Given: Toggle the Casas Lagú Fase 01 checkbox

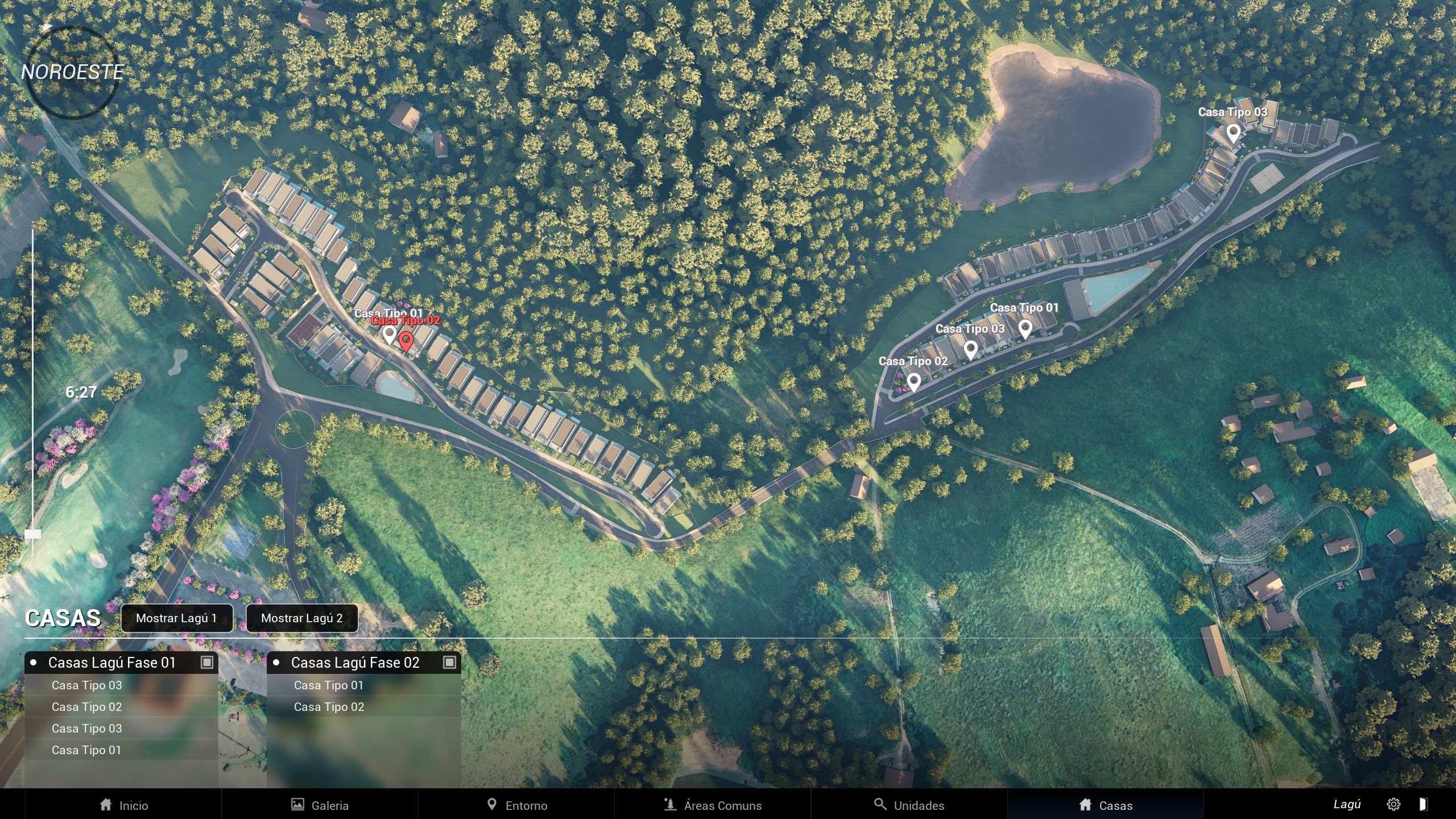Looking at the screenshot, I should (x=206, y=662).
